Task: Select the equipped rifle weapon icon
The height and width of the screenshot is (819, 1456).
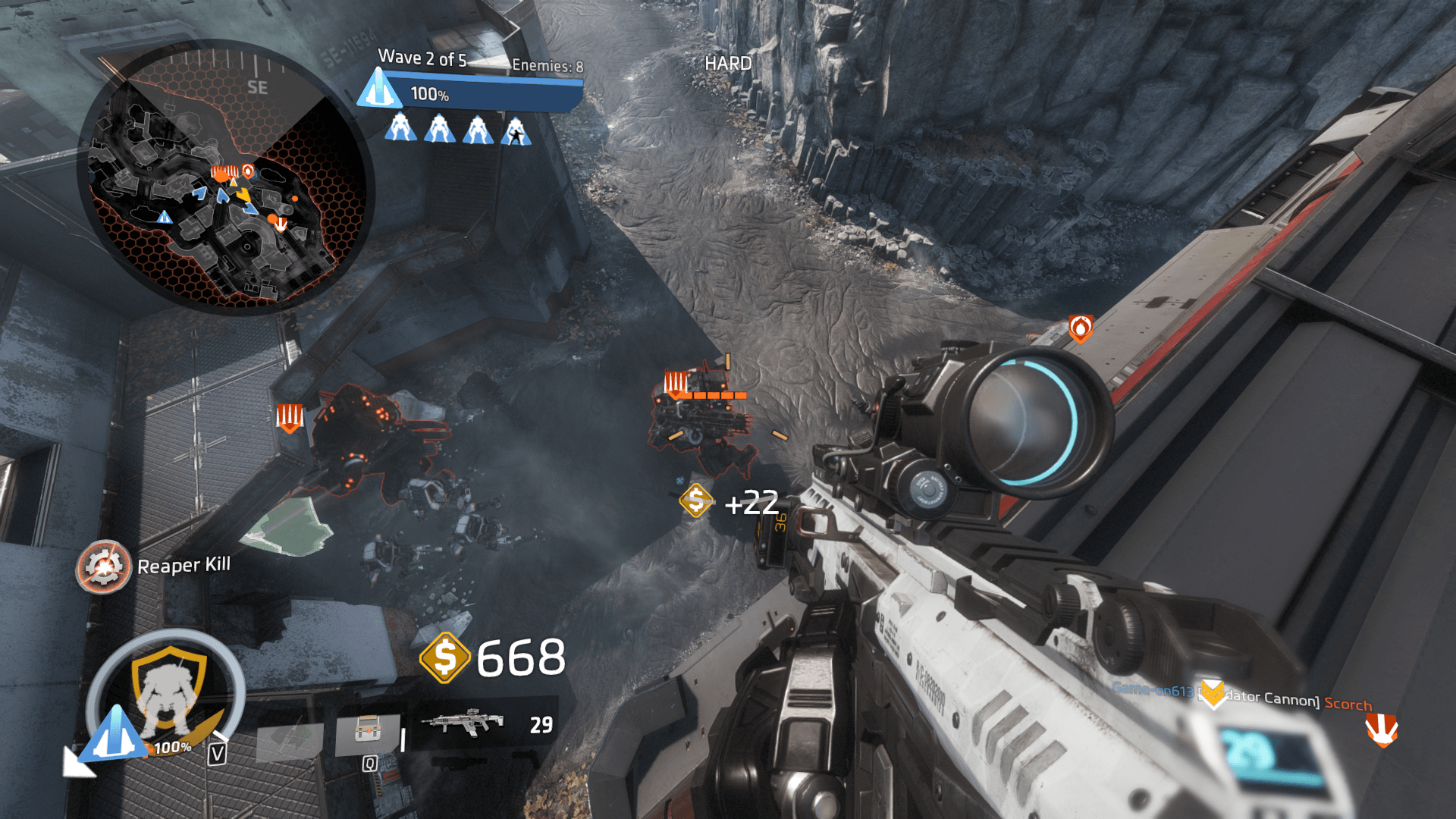Action: click(463, 722)
